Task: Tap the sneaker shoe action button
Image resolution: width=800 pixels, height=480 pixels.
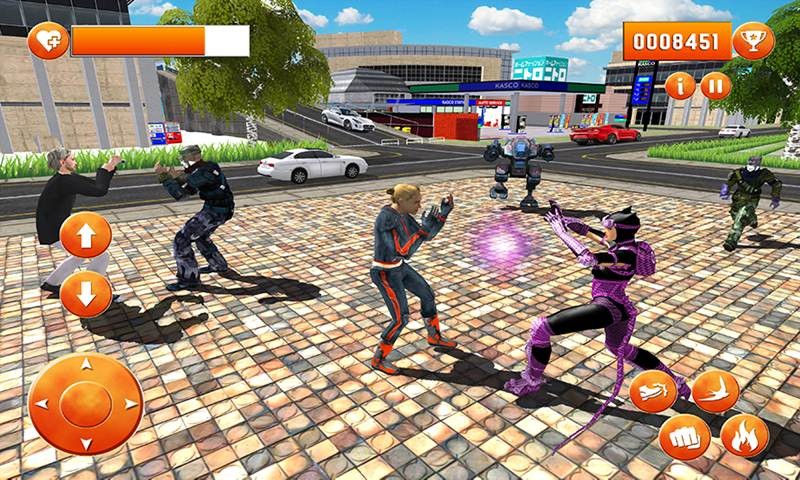Action: click(x=653, y=391)
